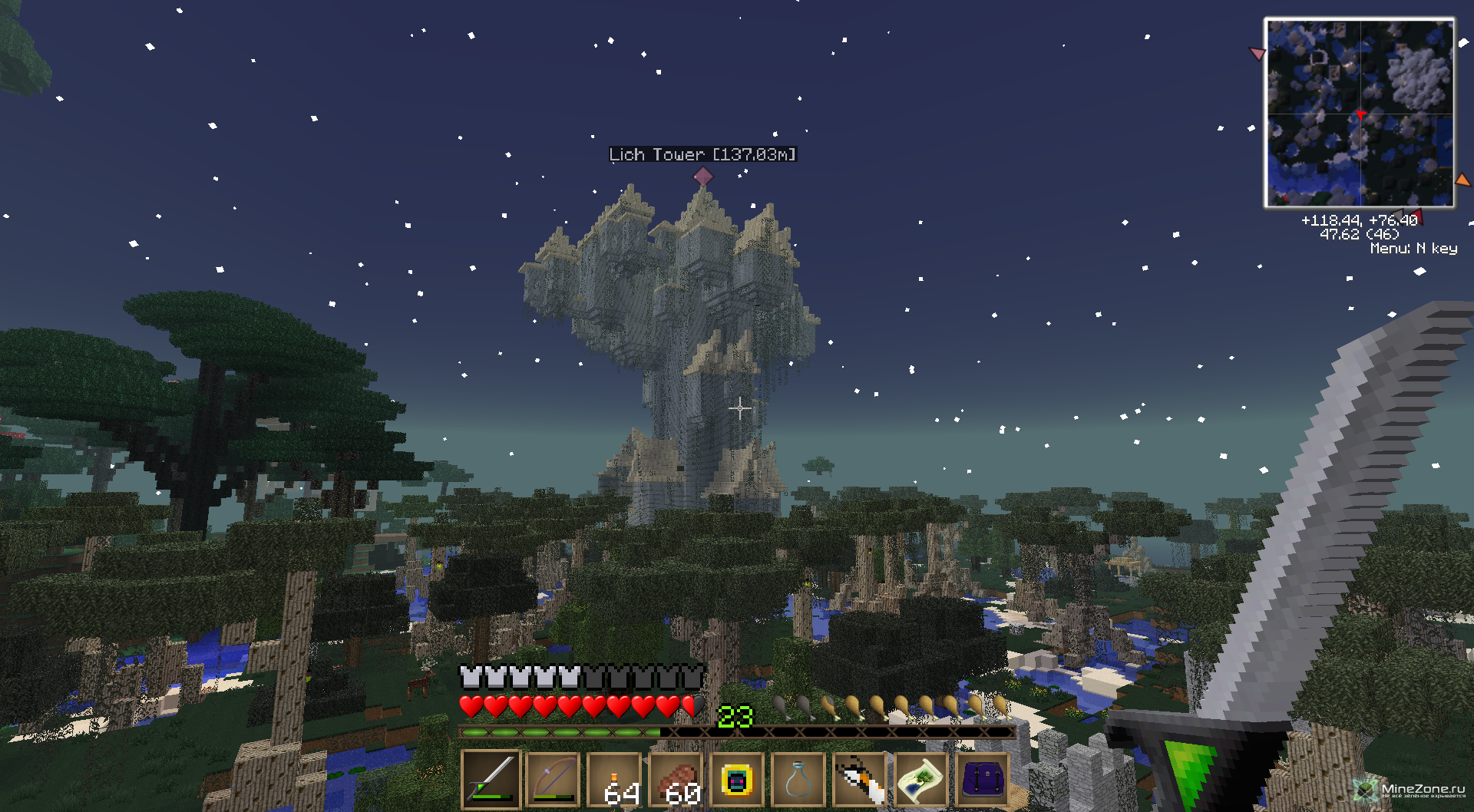
Task: Select the empty glass bottle slot
Action: [x=798, y=780]
